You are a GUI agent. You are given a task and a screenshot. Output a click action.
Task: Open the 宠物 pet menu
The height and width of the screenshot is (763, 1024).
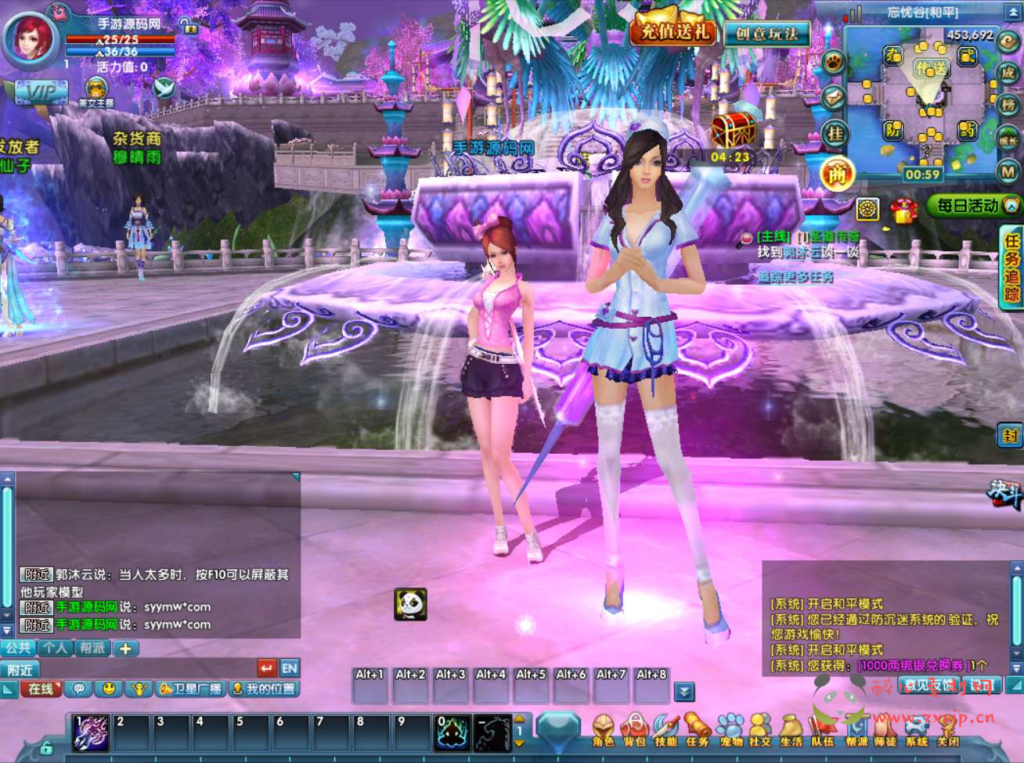[730, 731]
